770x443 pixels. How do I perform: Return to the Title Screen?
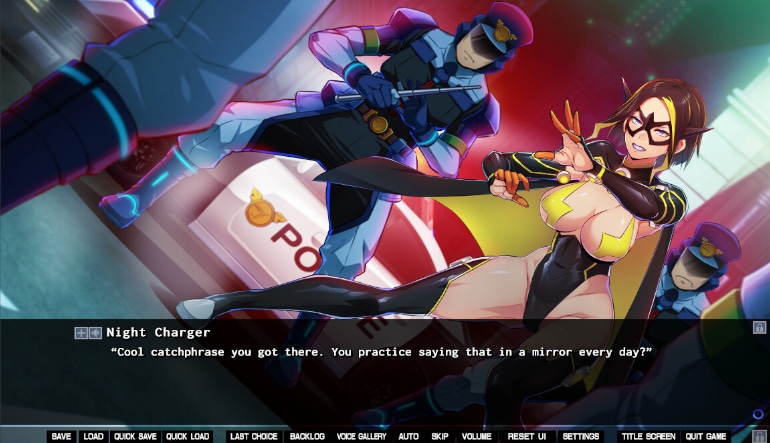tap(647, 436)
